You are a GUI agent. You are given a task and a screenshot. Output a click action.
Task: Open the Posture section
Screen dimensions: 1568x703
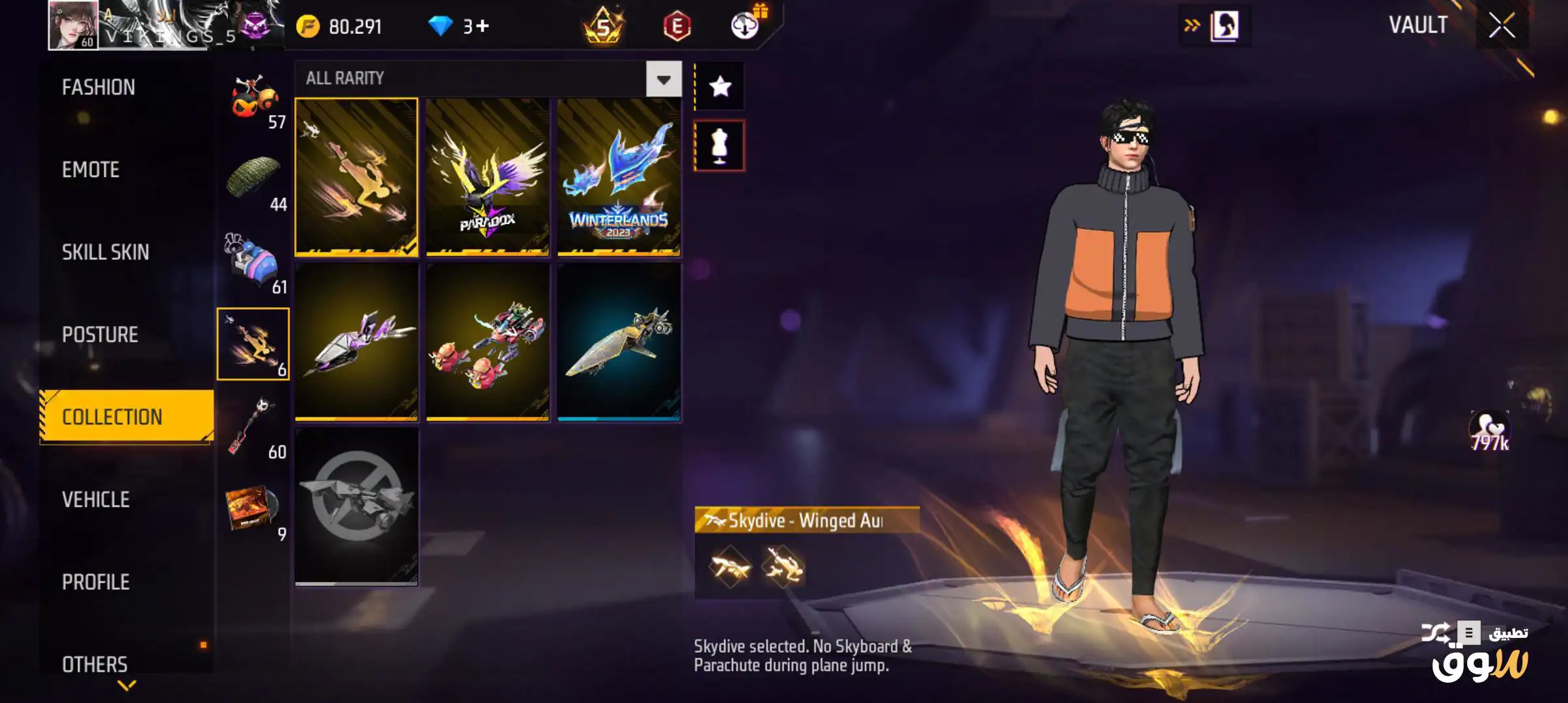point(100,335)
